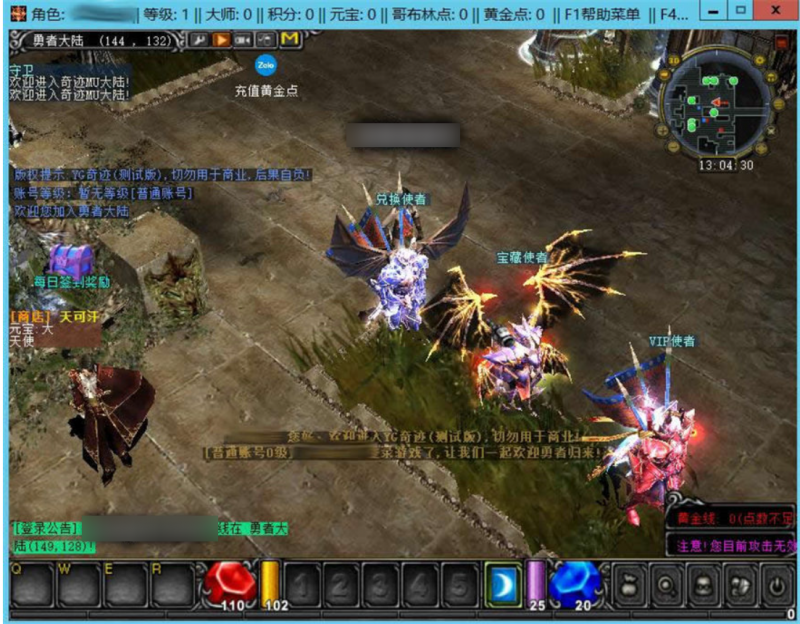The height and width of the screenshot is (624, 800).
Task: Activate the crescent moon skill icon
Action: [x=501, y=584]
